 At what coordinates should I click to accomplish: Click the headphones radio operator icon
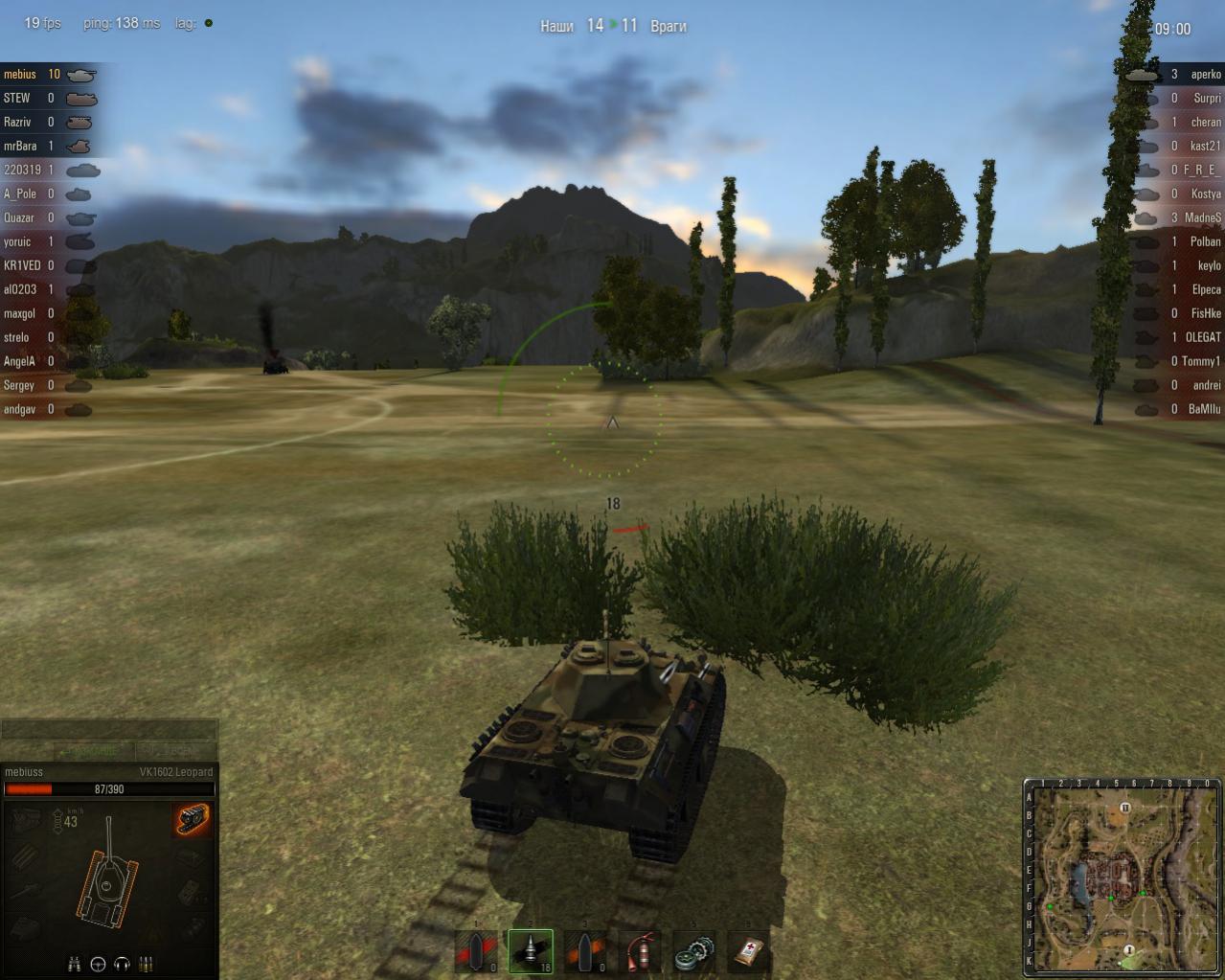122,964
